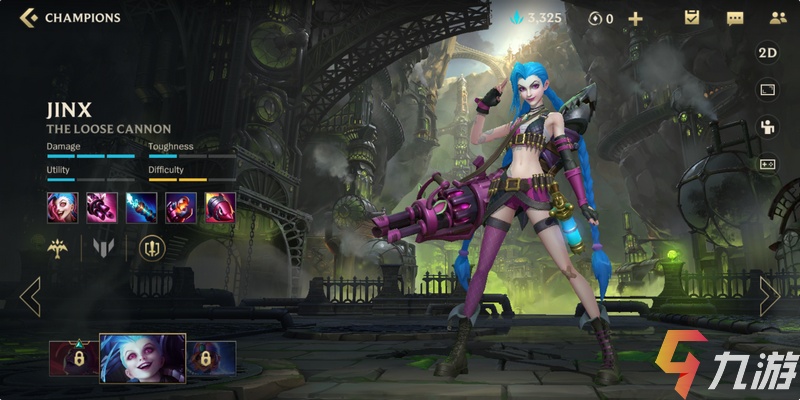
Task: Open the circled sword build icon
Action: pos(152,247)
